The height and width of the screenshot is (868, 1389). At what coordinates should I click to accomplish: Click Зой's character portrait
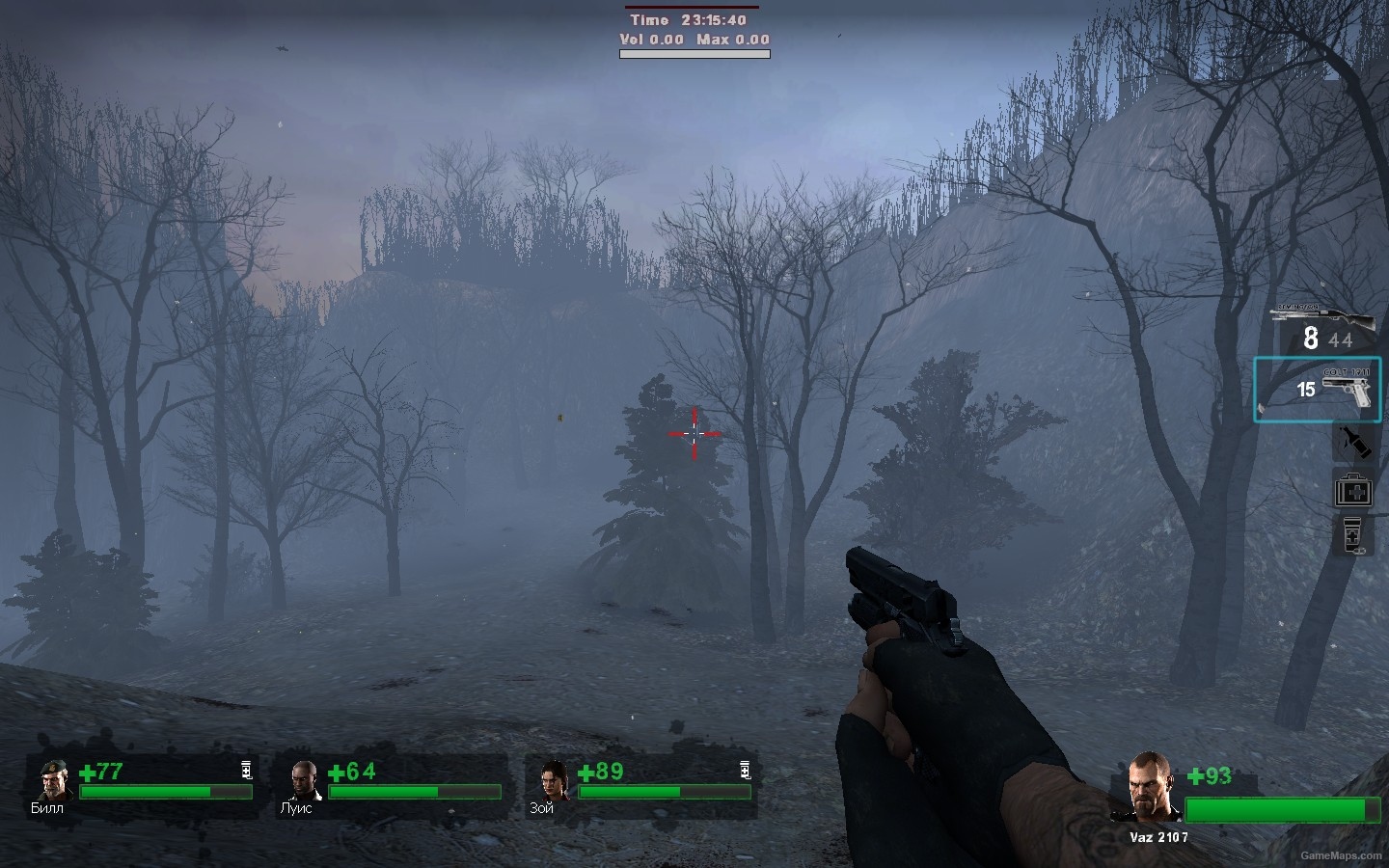(x=550, y=781)
